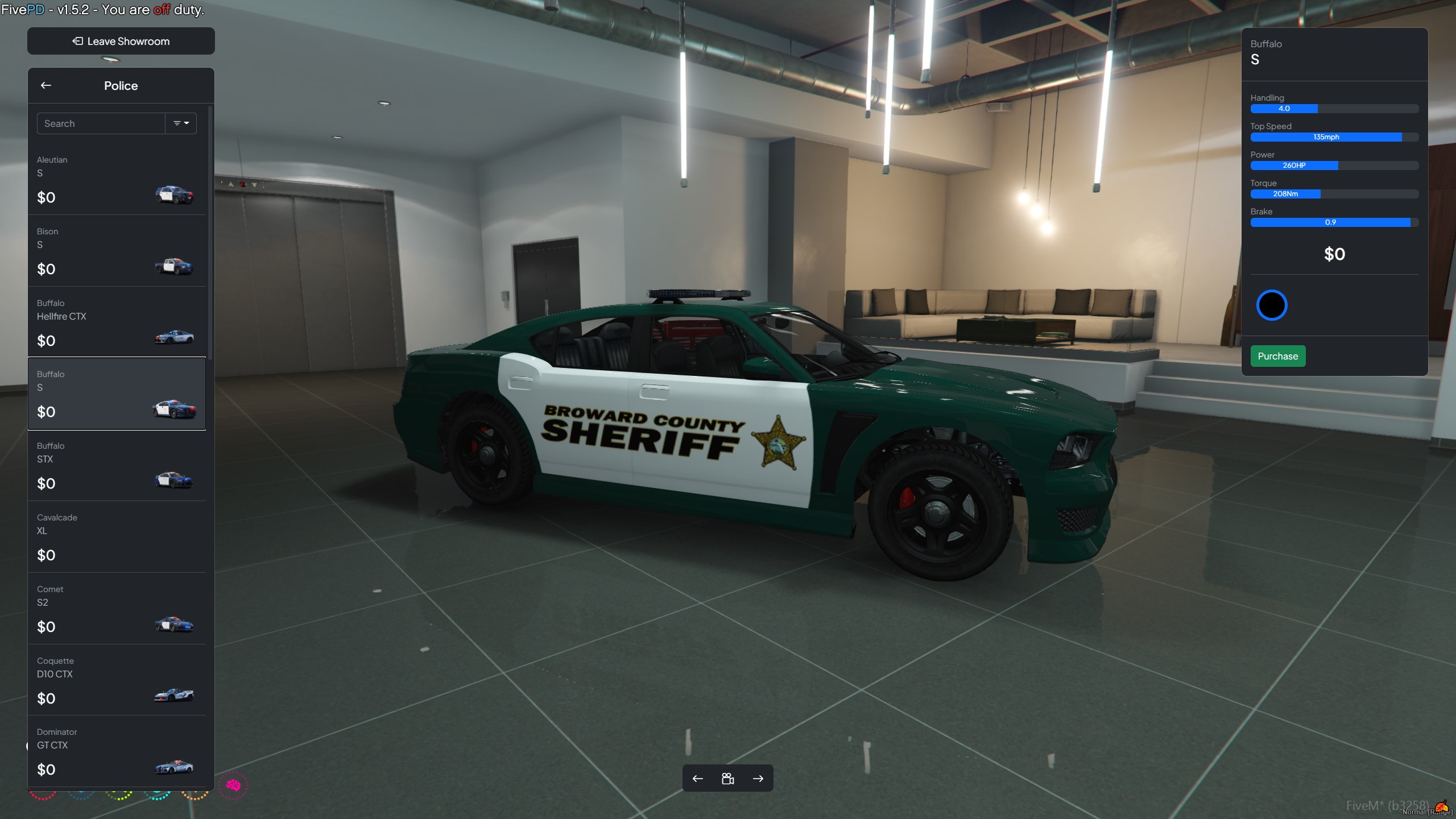Click the Leave Showroom button

[121, 41]
